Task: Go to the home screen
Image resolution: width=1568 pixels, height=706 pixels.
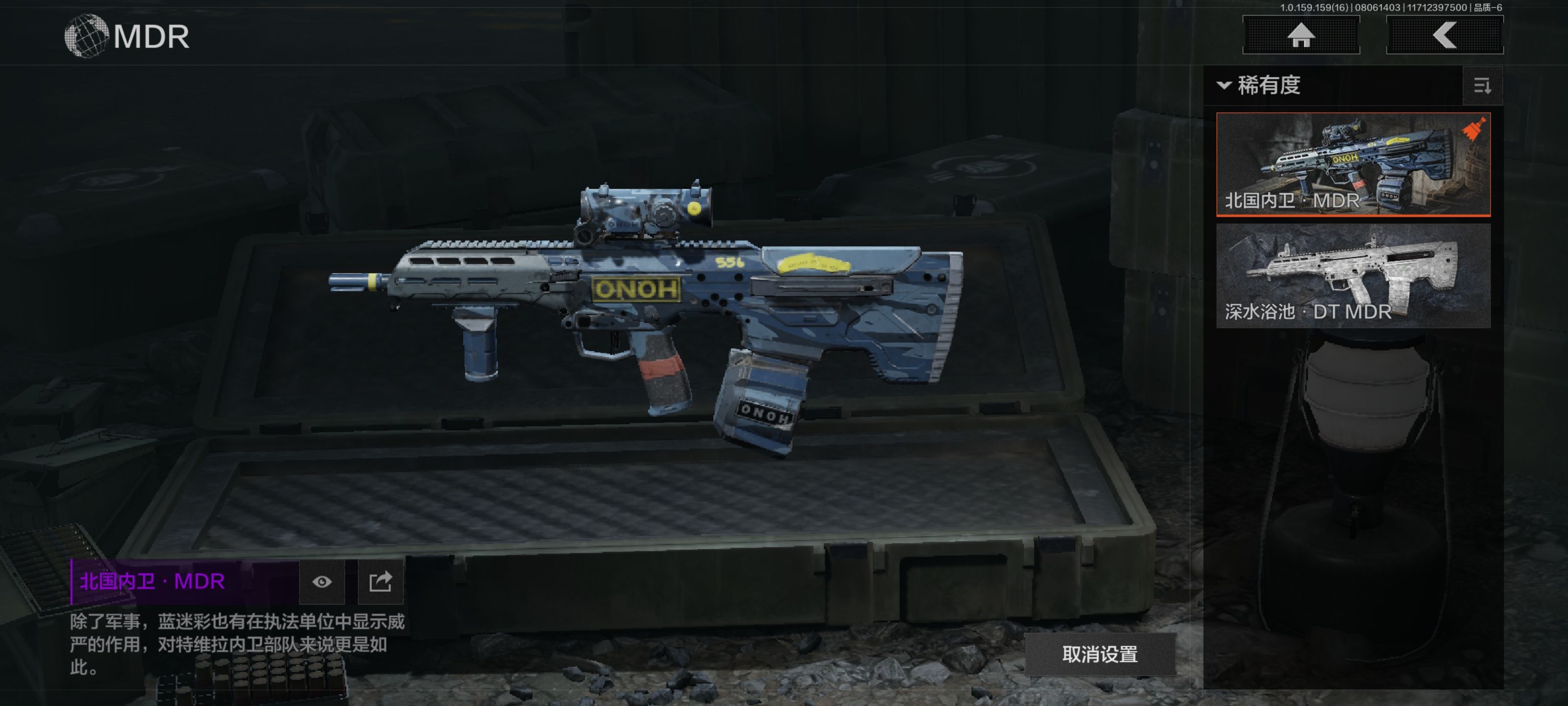Action: coord(1301,35)
